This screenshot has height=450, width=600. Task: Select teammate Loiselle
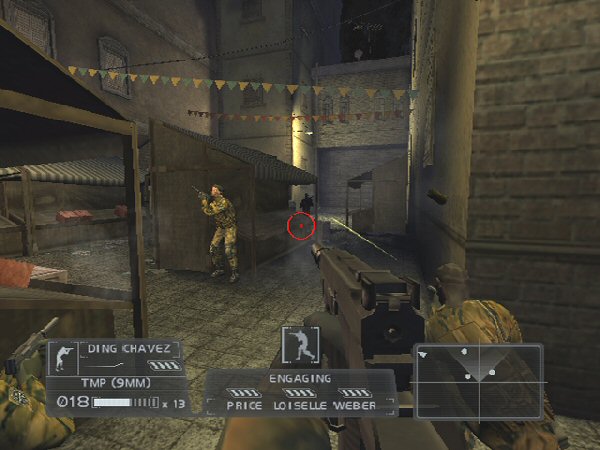click(298, 407)
